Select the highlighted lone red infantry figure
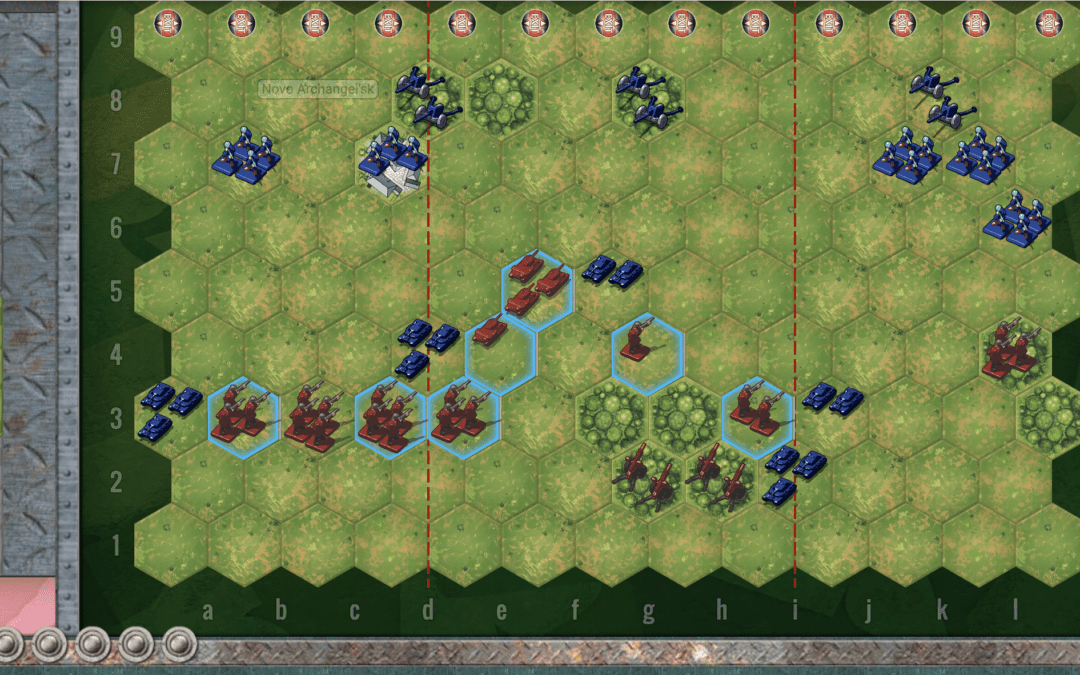 (x=647, y=354)
